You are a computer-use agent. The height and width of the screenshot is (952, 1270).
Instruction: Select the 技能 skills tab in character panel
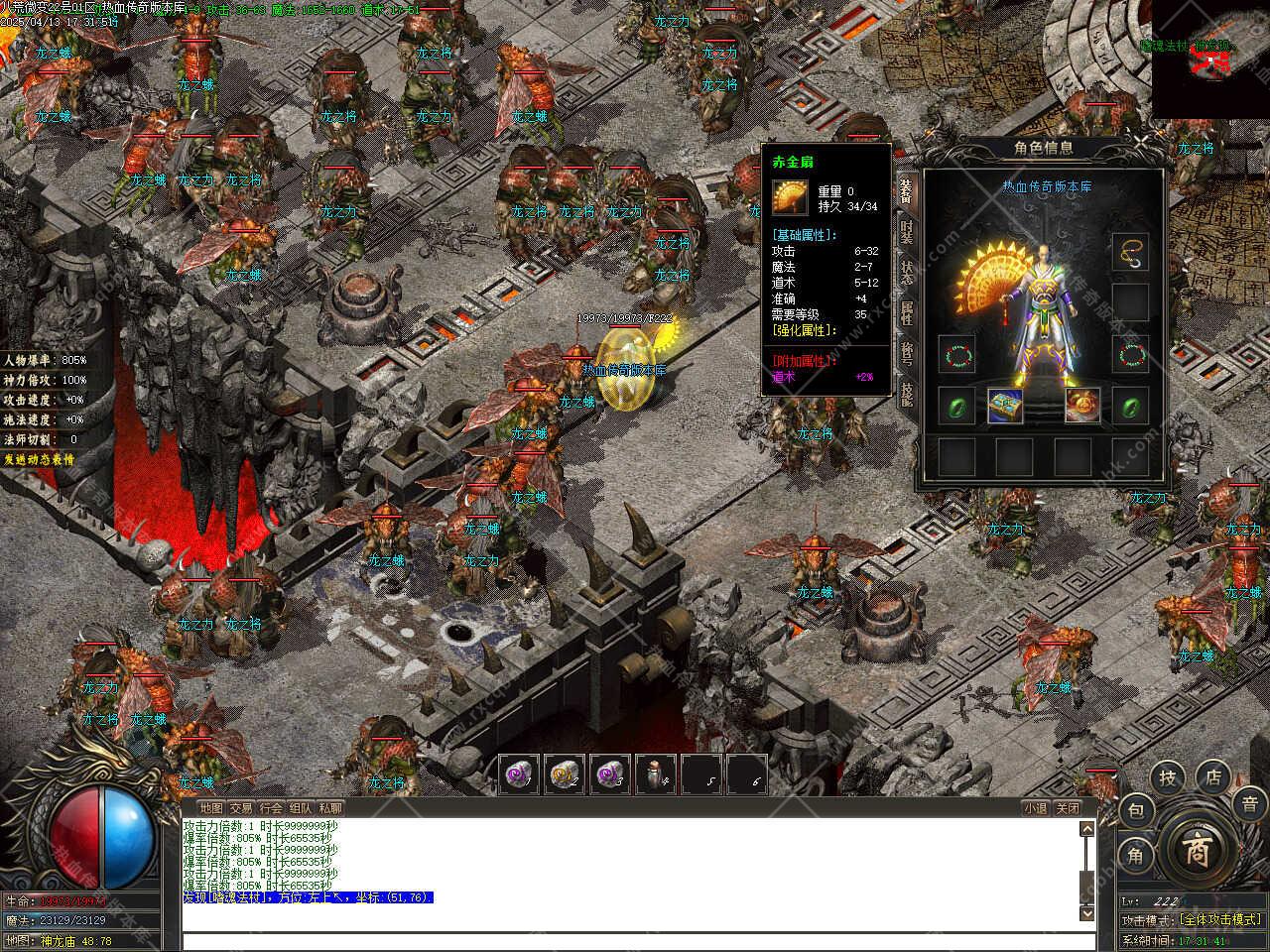pyautogui.click(x=906, y=393)
